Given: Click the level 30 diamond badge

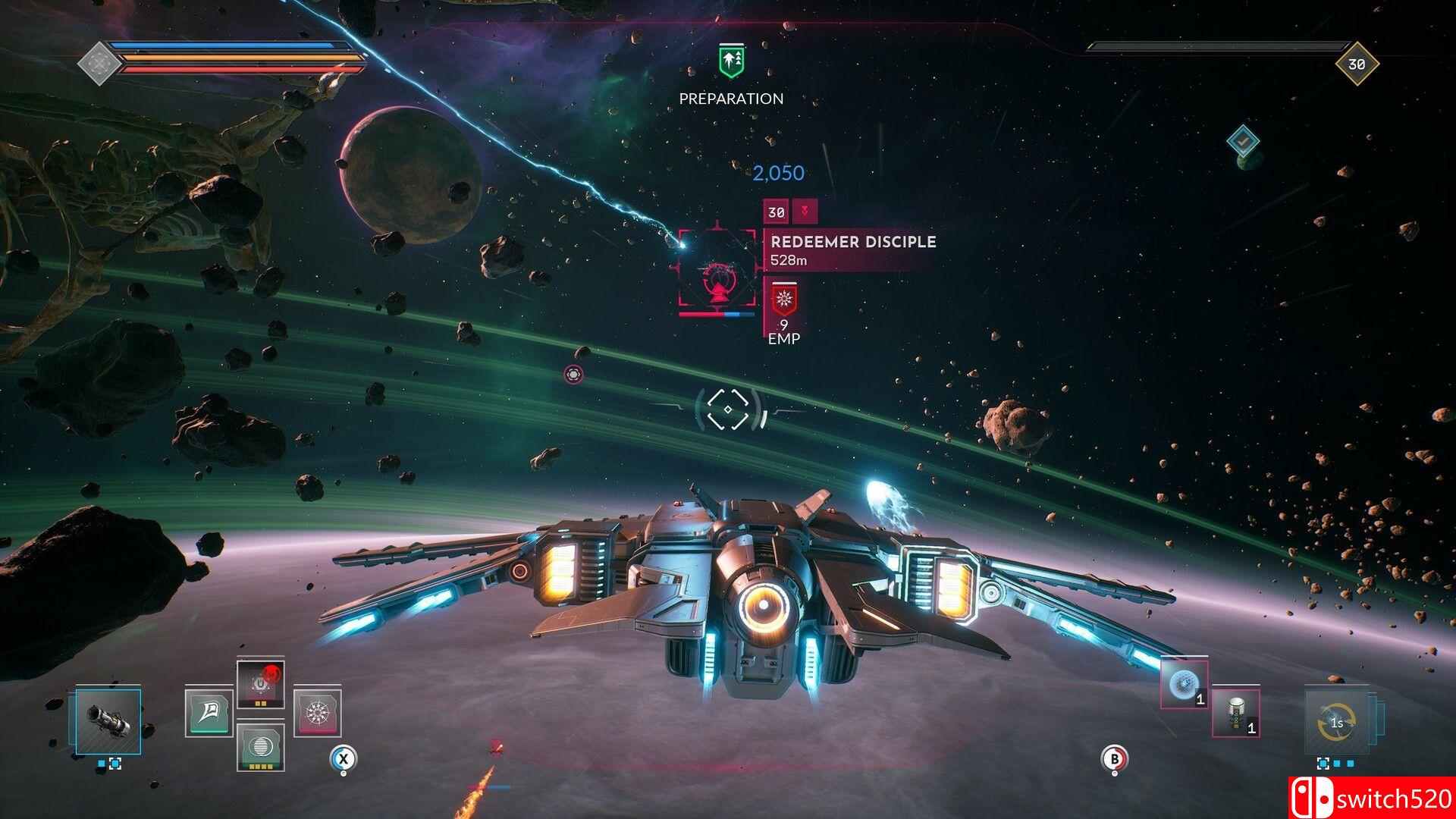Looking at the screenshot, I should point(1356,64).
